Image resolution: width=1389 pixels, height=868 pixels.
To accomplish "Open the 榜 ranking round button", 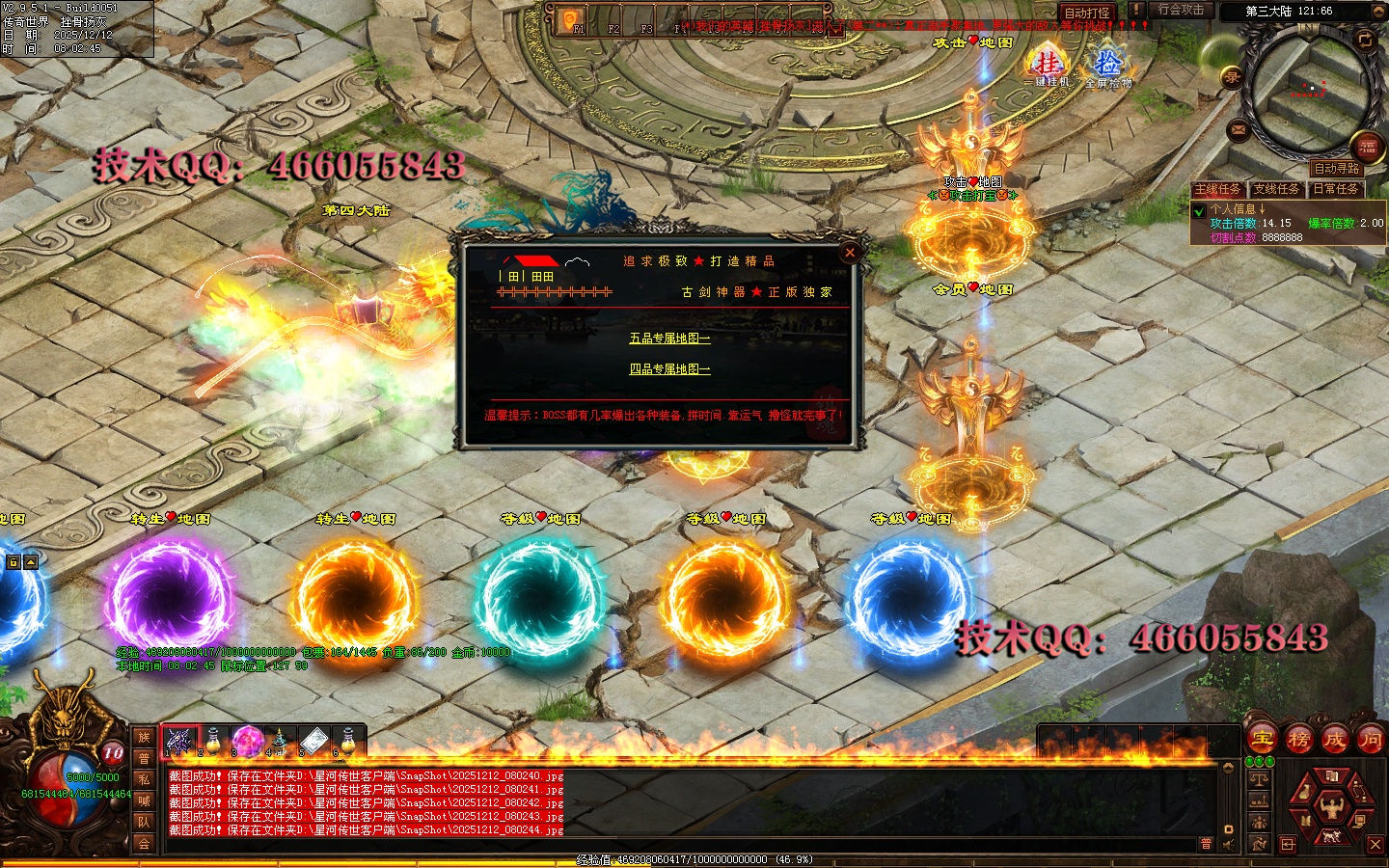I will click(x=1298, y=740).
